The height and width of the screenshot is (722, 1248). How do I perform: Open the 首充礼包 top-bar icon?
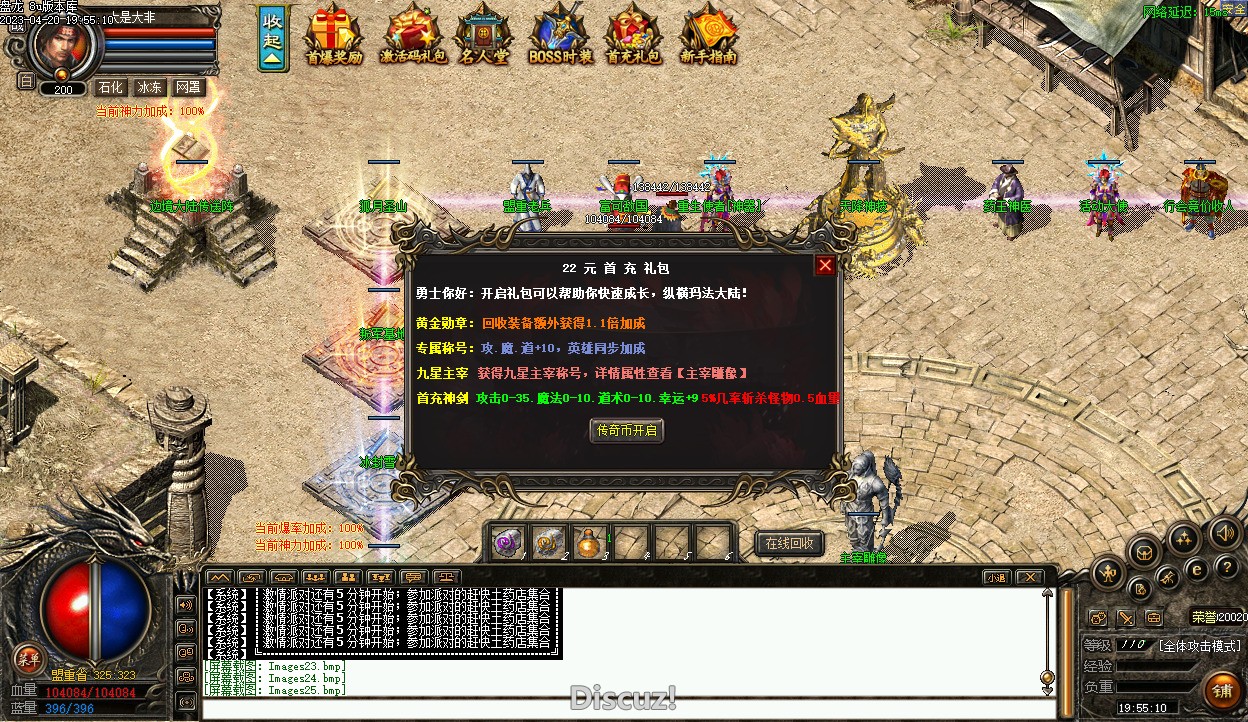tap(634, 36)
